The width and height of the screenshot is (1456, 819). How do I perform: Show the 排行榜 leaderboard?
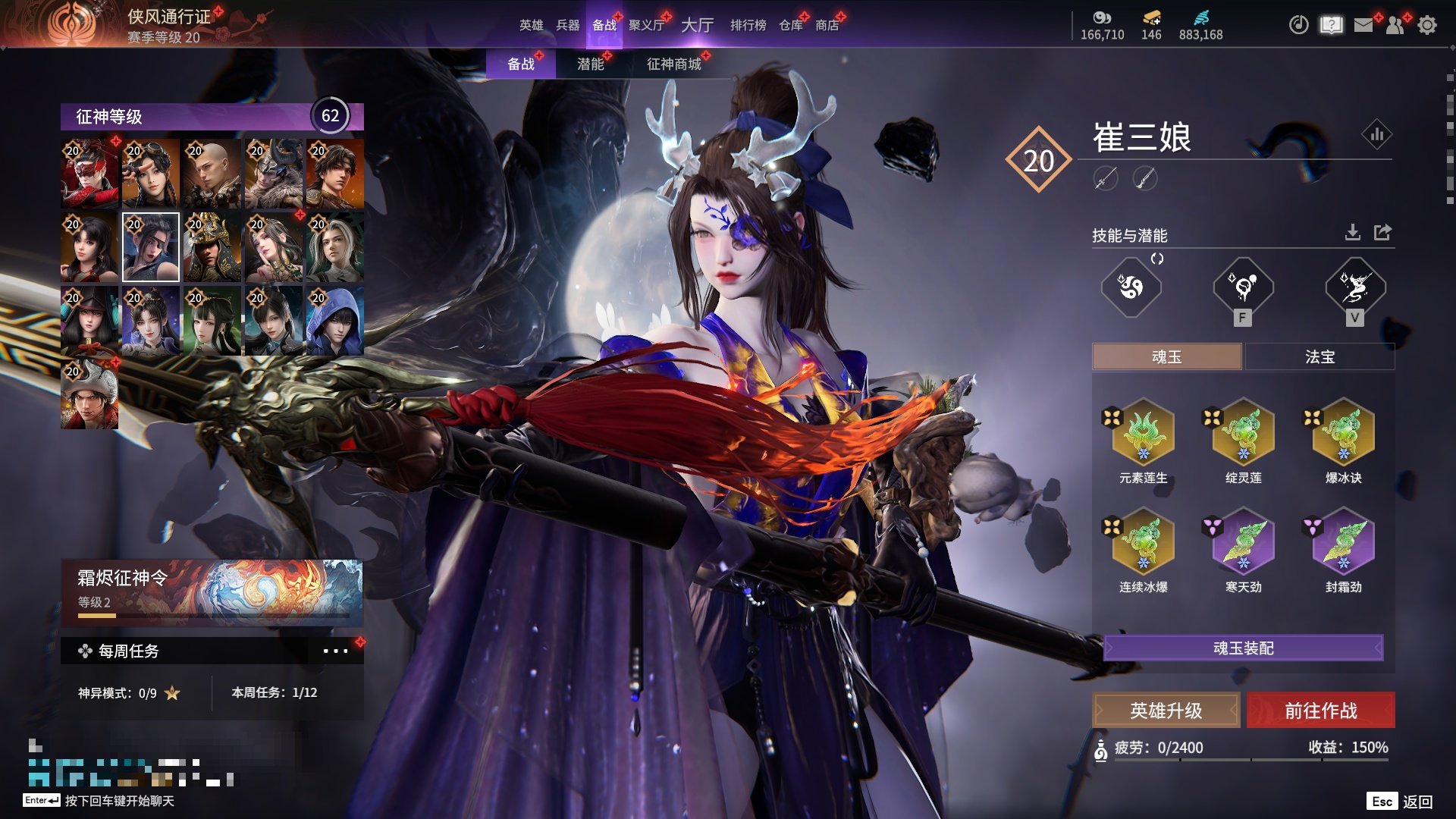748,25
